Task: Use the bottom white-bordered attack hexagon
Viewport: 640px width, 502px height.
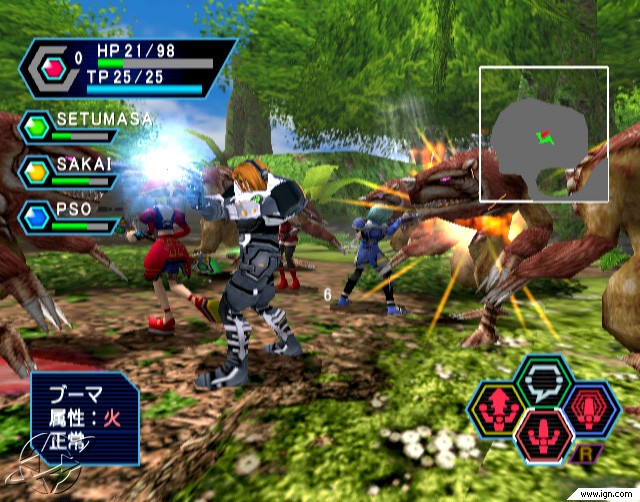Action: tap(544, 437)
